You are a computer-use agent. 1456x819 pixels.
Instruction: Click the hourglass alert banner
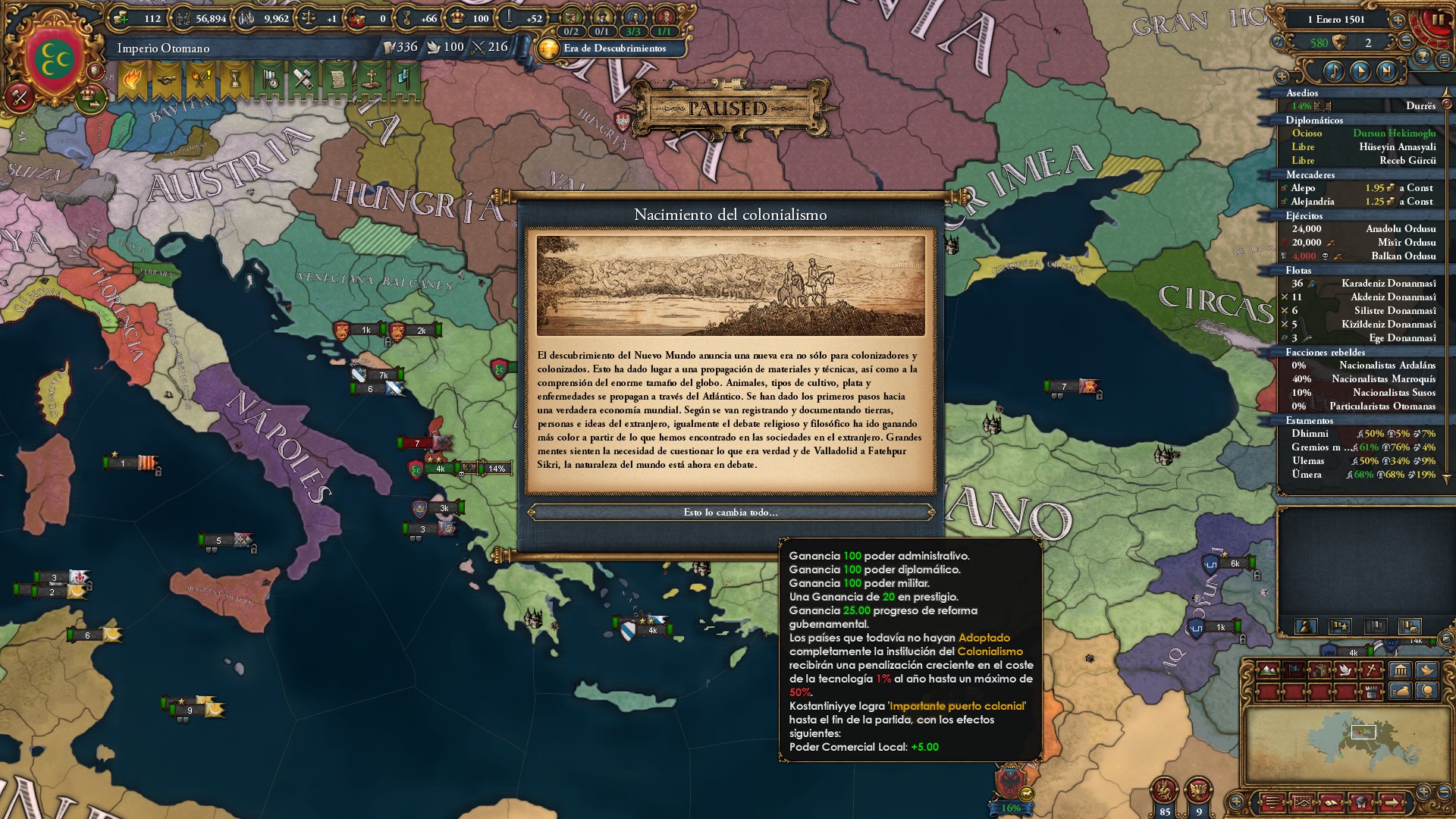pos(237,80)
